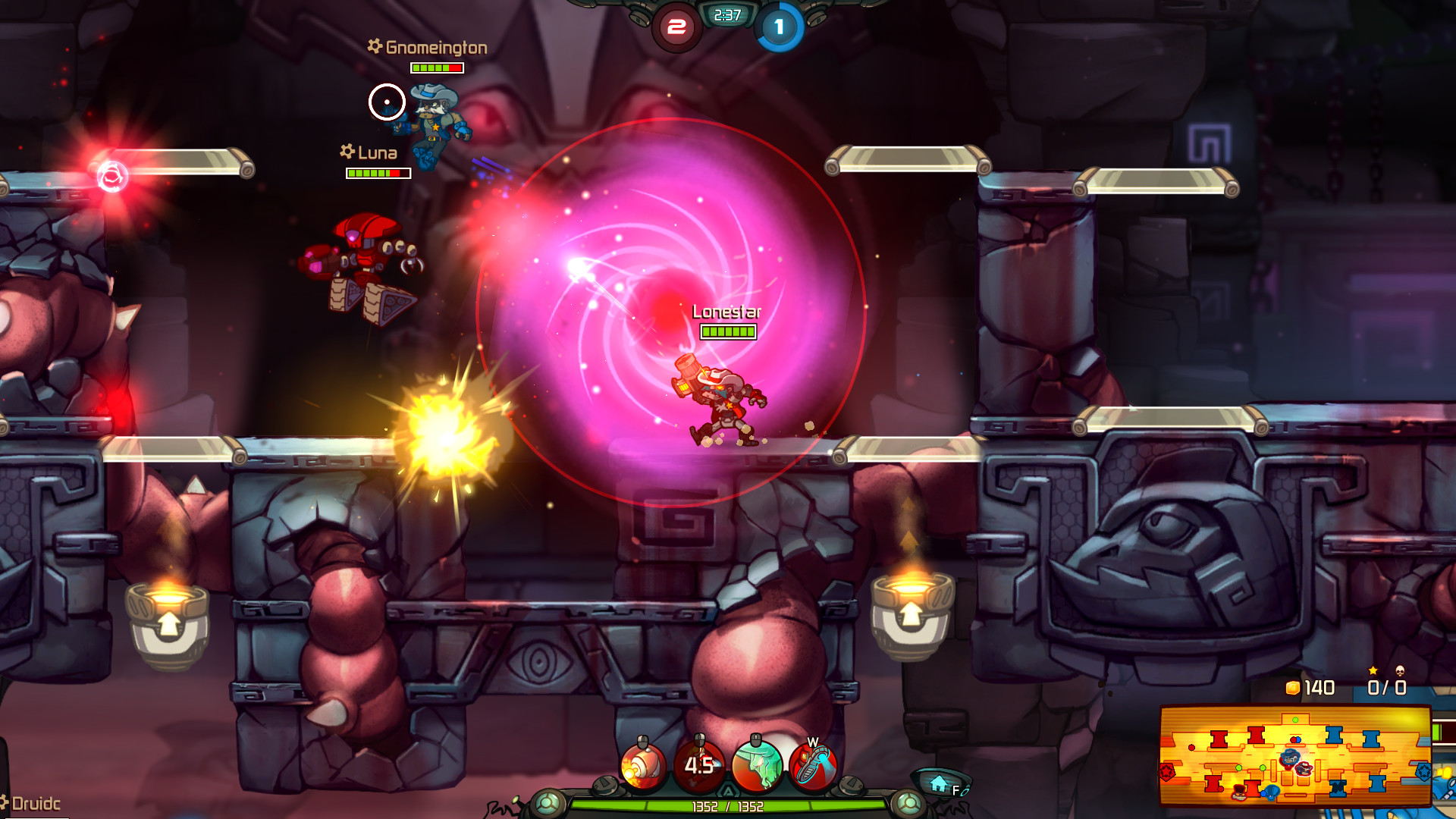Viewport: 1456px width, 819px height.
Task: Click the yellow Solar coin icon near 140
Action: (x=1291, y=688)
